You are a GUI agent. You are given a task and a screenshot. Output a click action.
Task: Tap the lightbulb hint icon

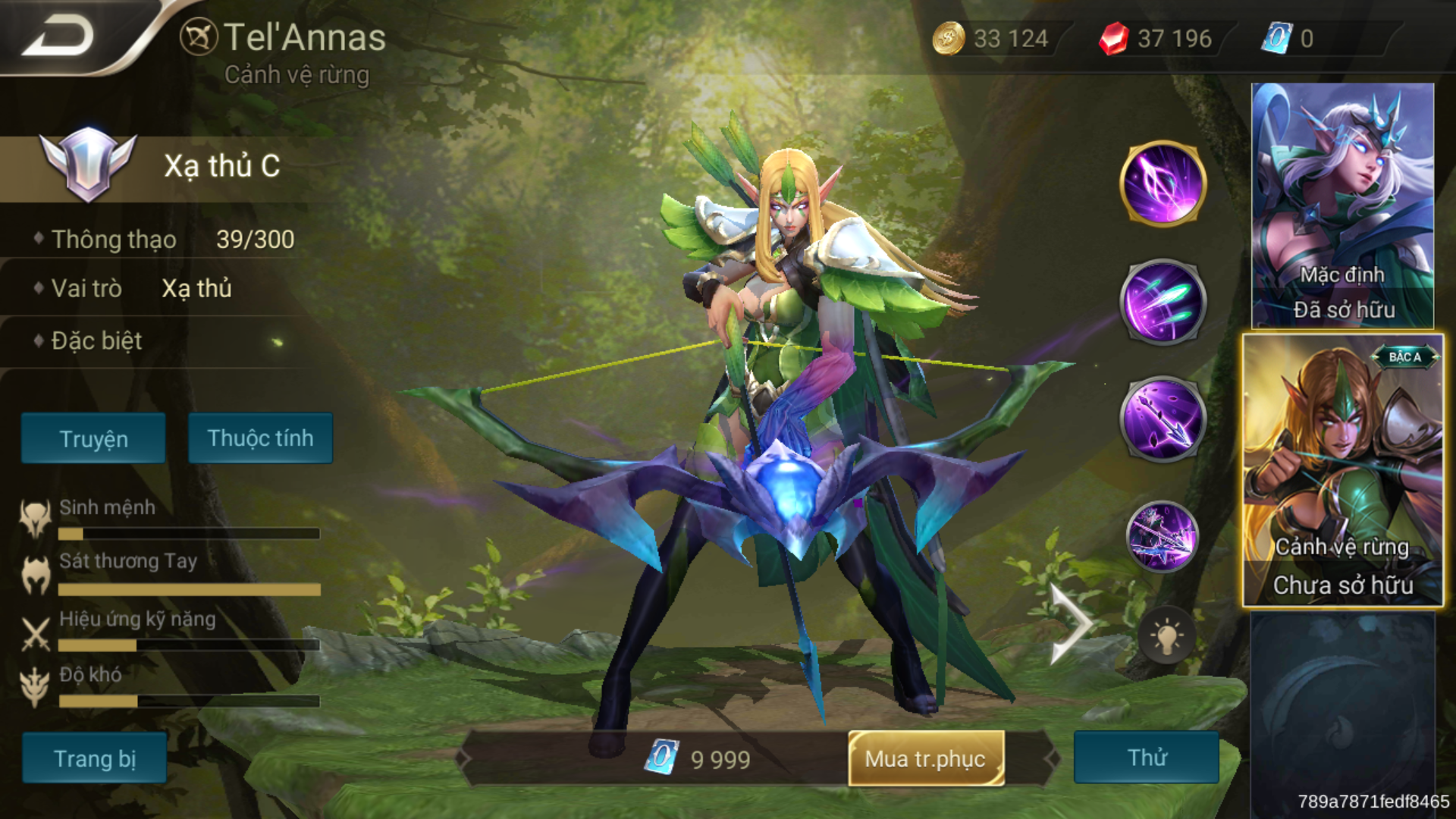(x=1166, y=637)
